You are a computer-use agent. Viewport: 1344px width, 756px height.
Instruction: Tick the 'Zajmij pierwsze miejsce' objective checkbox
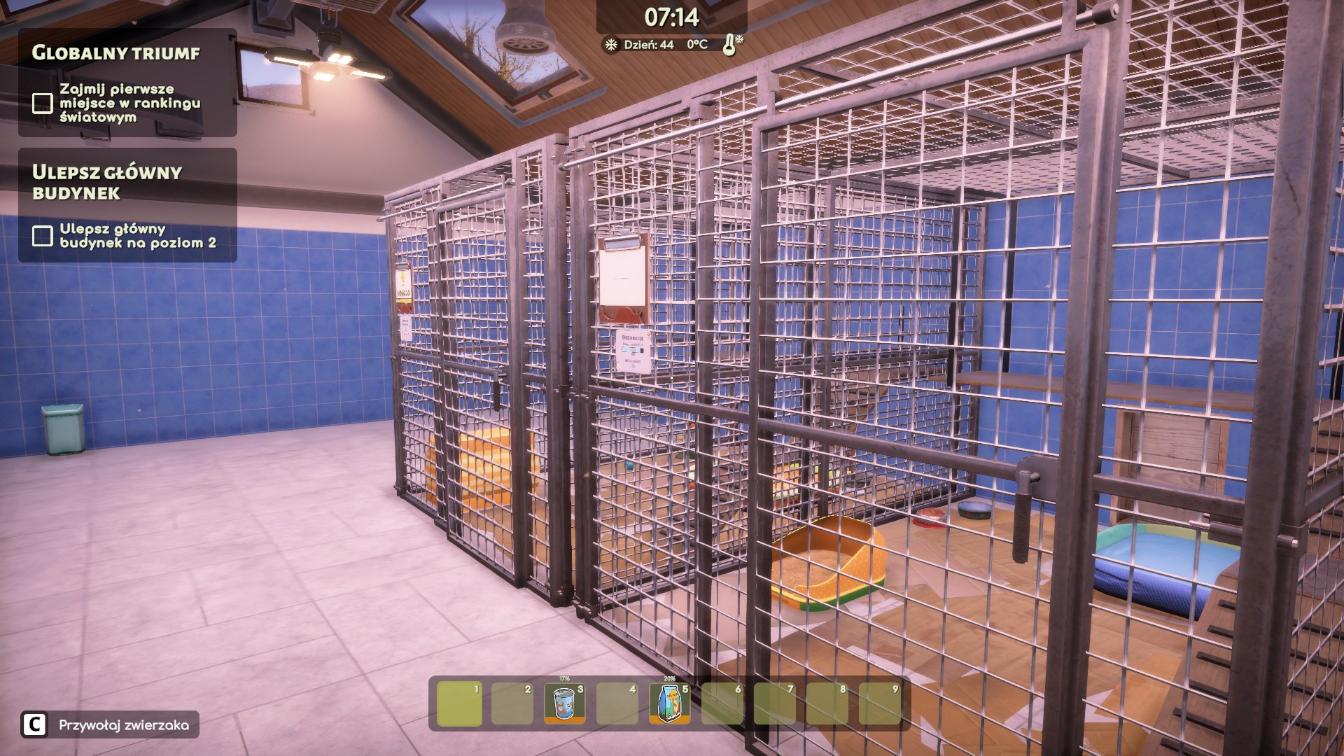point(42,103)
